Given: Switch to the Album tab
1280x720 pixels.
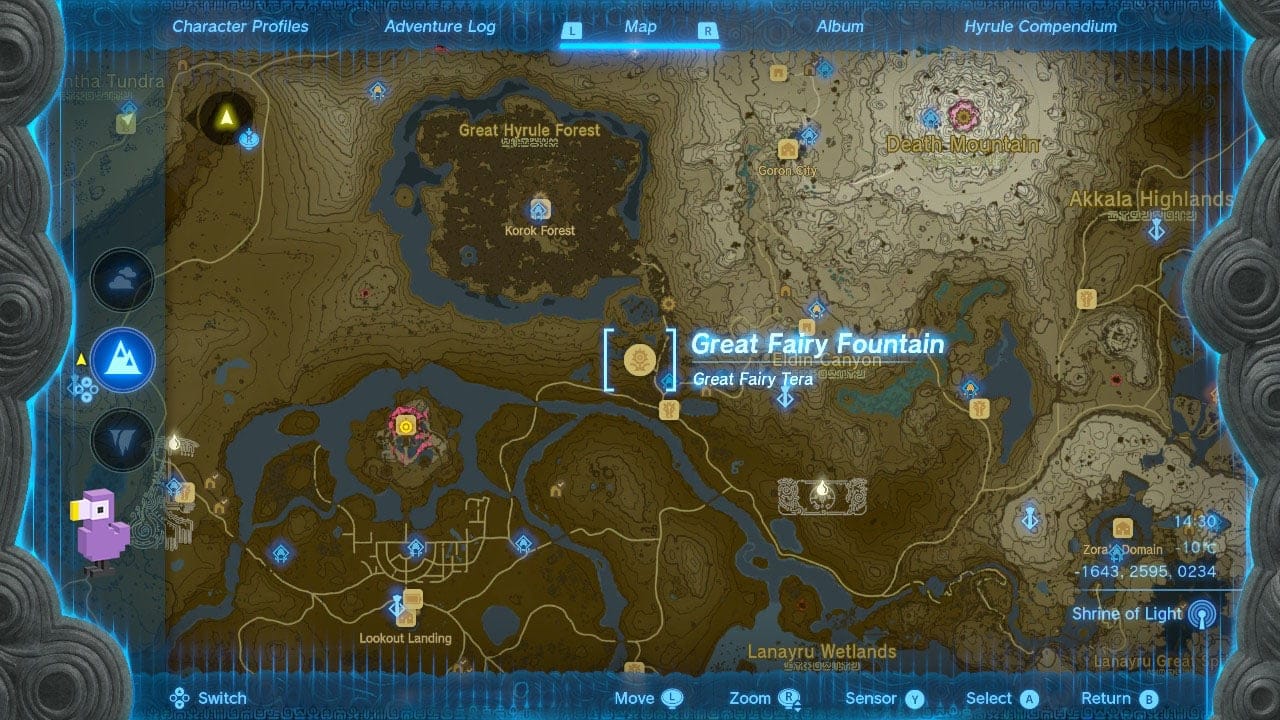Looking at the screenshot, I should 838,27.
